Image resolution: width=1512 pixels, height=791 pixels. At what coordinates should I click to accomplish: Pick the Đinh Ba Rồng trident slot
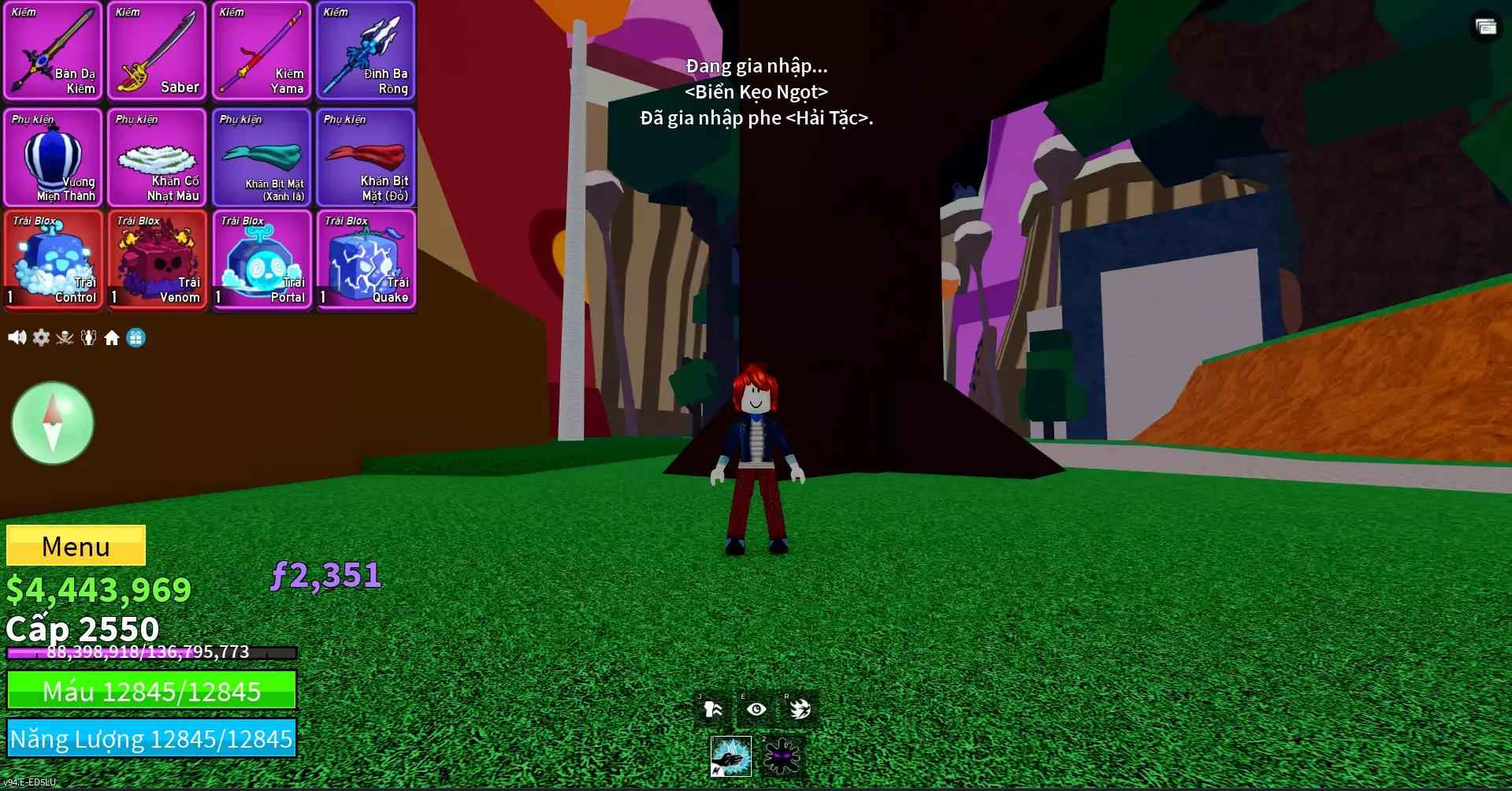pos(365,51)
